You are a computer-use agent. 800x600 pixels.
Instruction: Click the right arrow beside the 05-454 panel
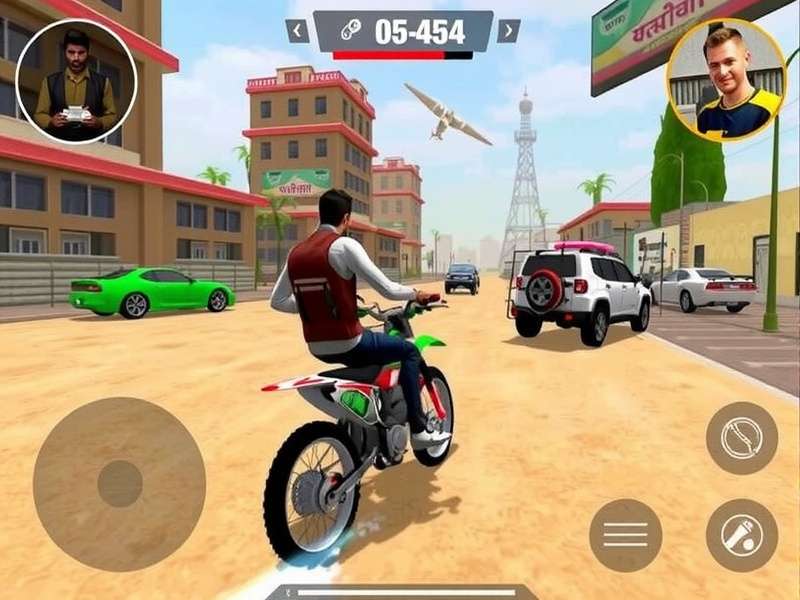509,31
